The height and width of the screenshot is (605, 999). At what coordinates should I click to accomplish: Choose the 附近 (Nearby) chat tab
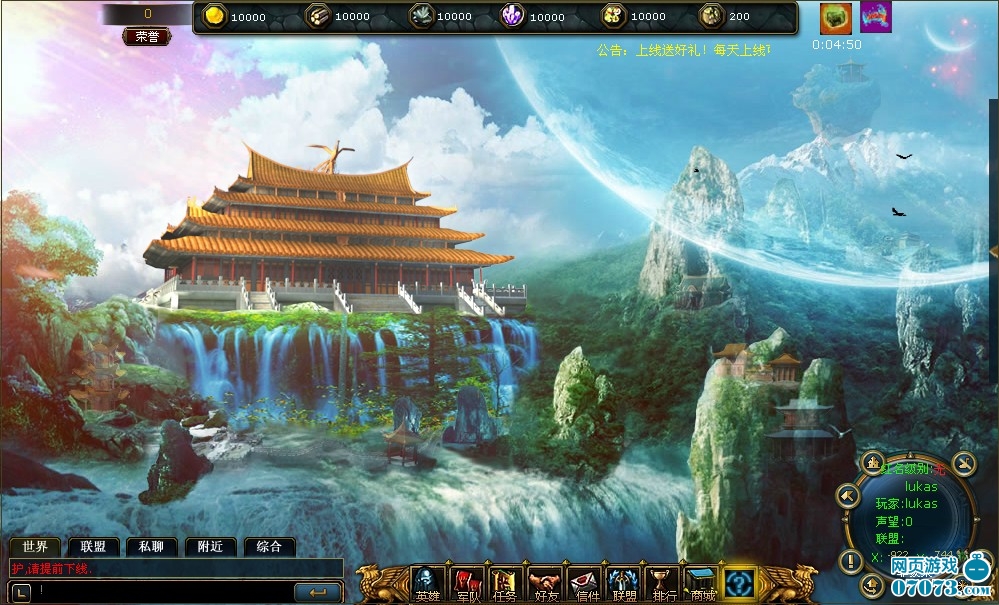210,547
